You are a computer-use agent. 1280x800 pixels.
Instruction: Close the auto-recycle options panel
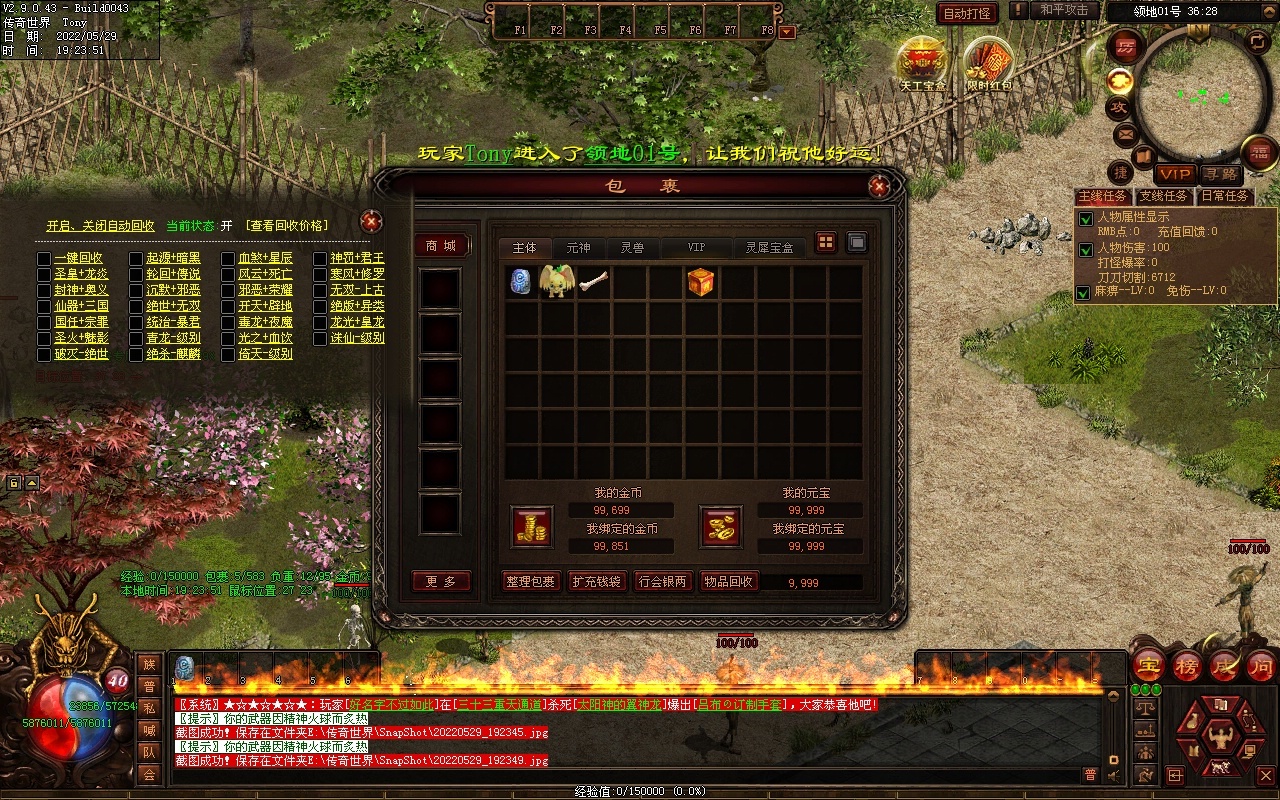pyautogui.click(x=371, y=221)
